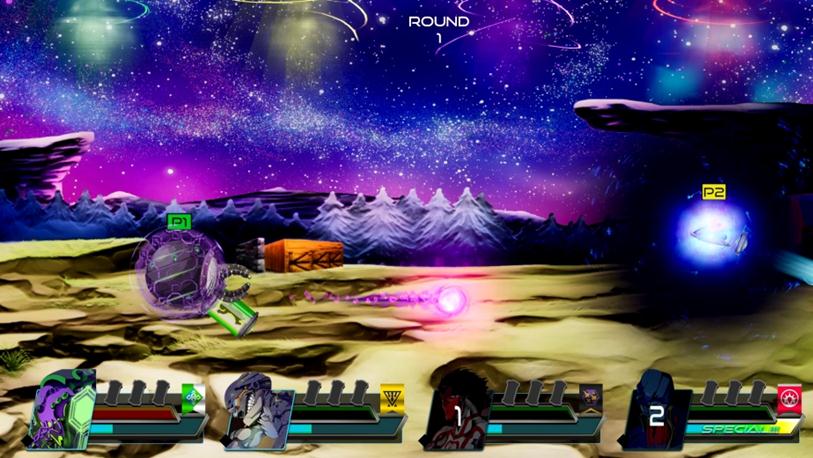Image resolution: width=813 pixels, height=458 pixels.
Task: Click the green faction emblem icon
Action: 194,395
